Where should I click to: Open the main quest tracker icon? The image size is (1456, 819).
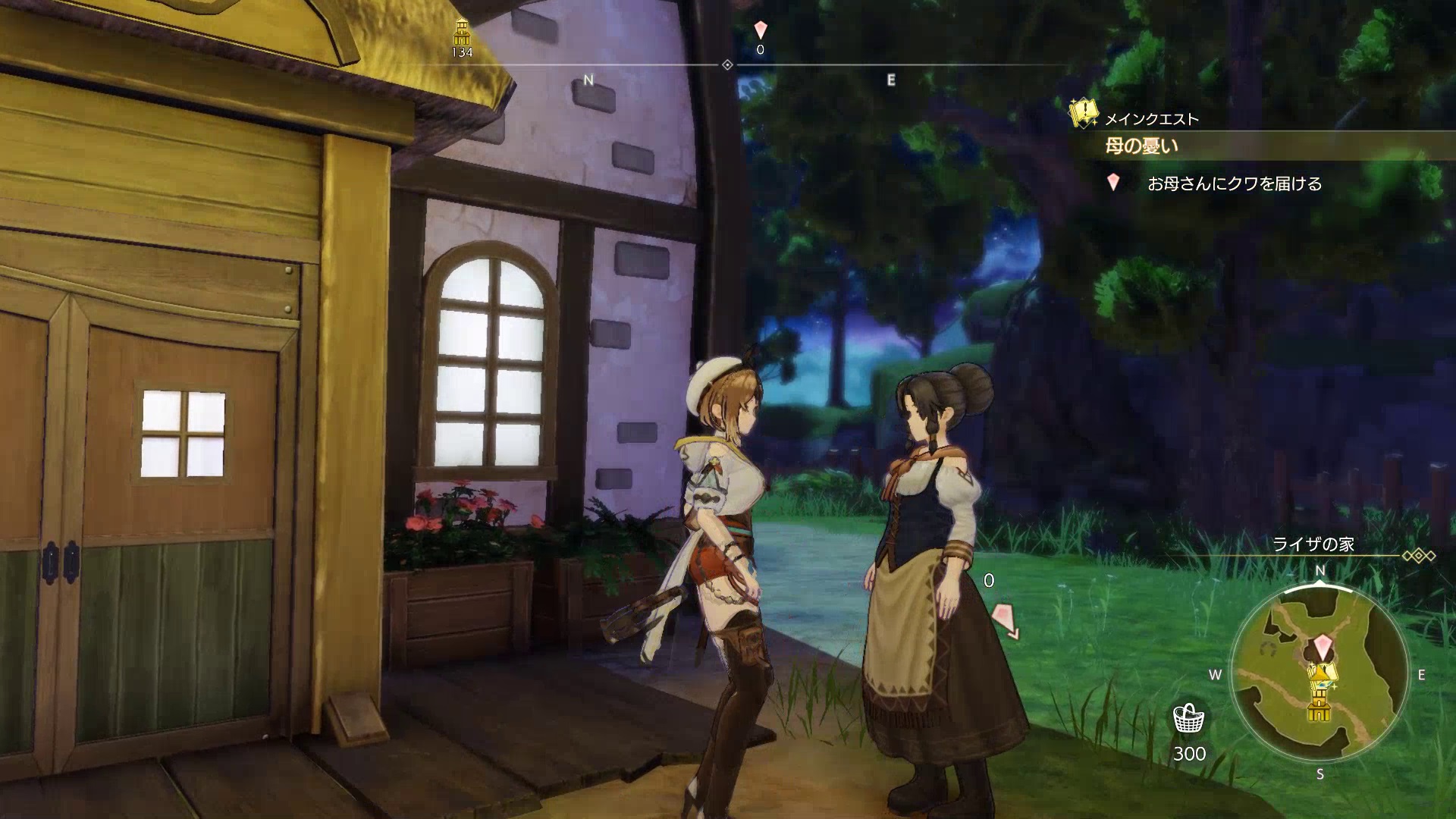point(1083,114)
